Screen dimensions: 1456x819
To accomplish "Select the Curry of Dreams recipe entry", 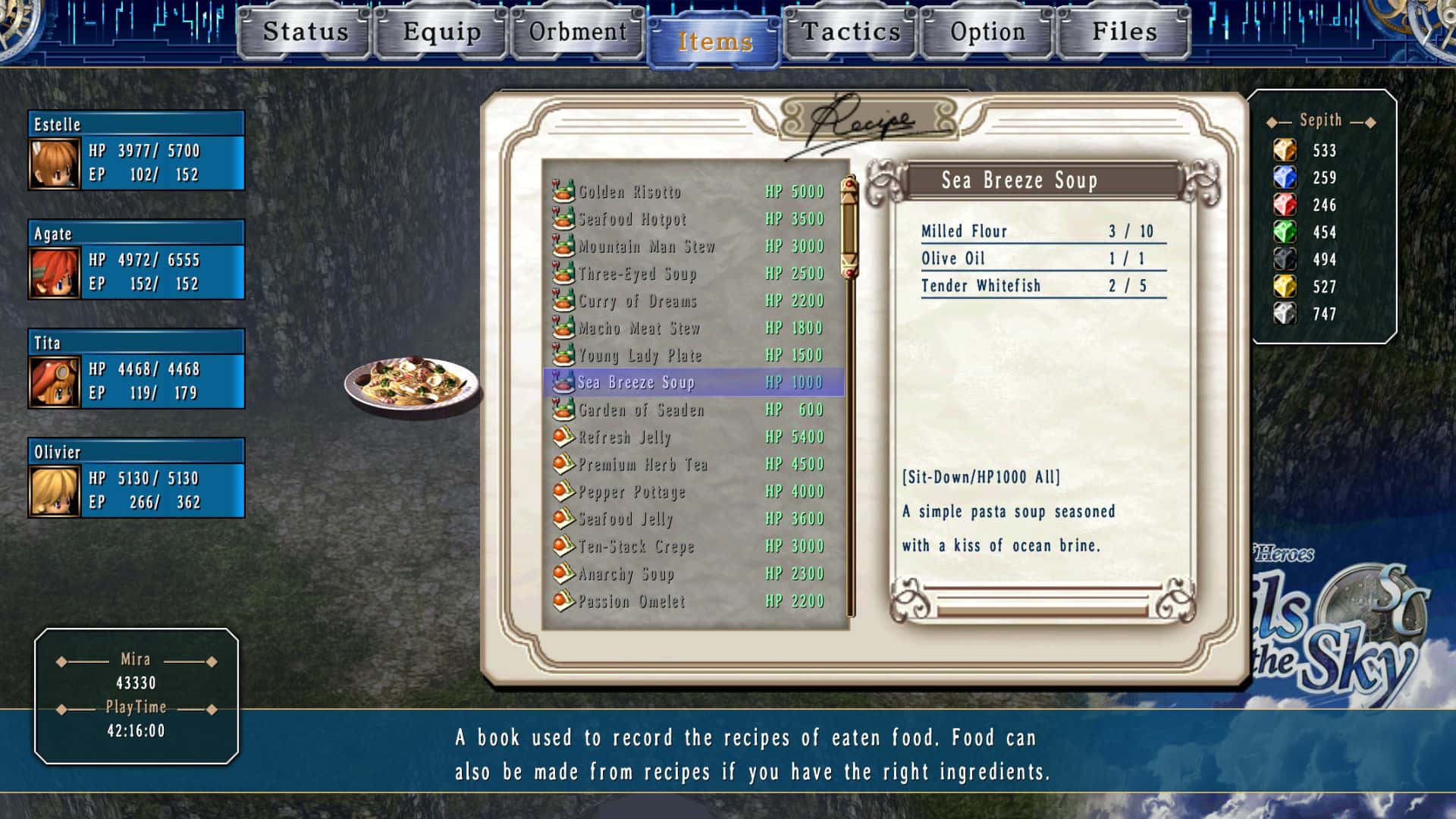I will 637,301.
